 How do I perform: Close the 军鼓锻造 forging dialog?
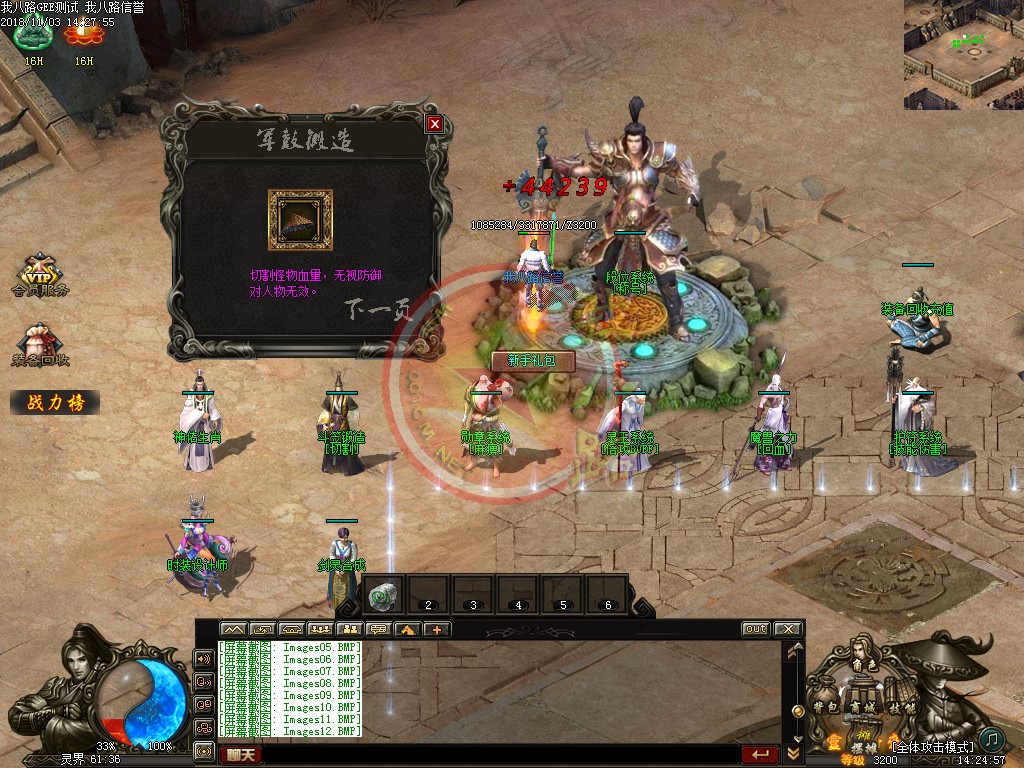pyautogui.click(x=434, y=124)
